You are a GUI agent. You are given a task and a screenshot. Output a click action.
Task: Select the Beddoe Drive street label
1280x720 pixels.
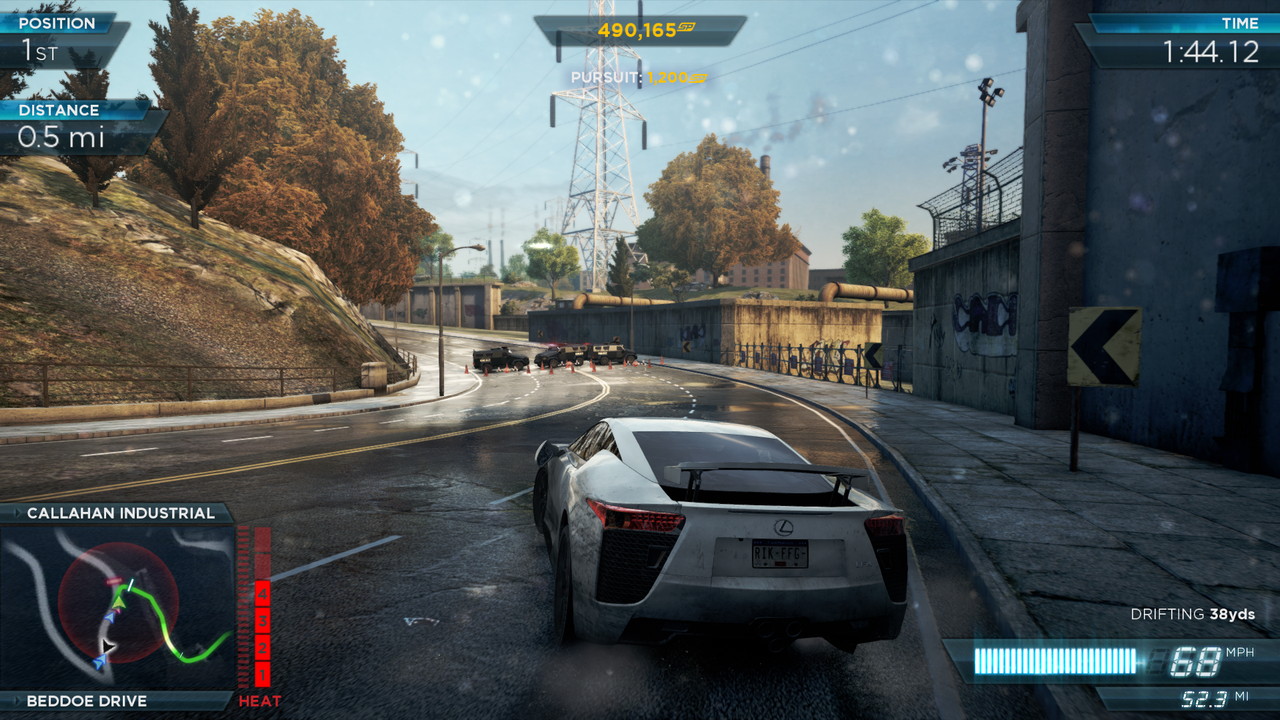(85, 700)
